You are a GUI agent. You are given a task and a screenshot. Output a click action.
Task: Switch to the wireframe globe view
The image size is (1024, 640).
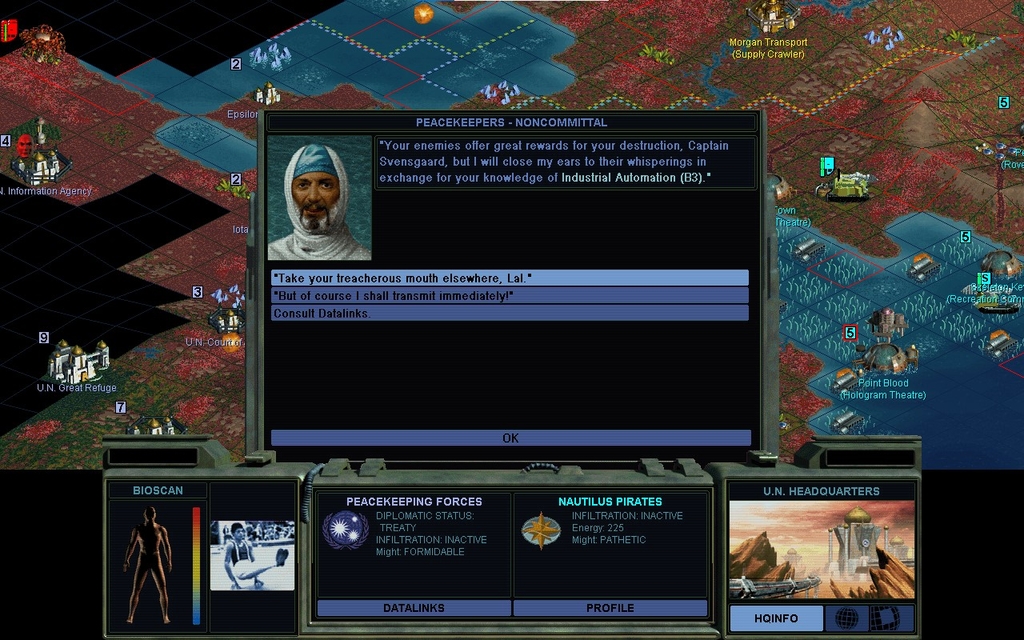tap(845, 618)
